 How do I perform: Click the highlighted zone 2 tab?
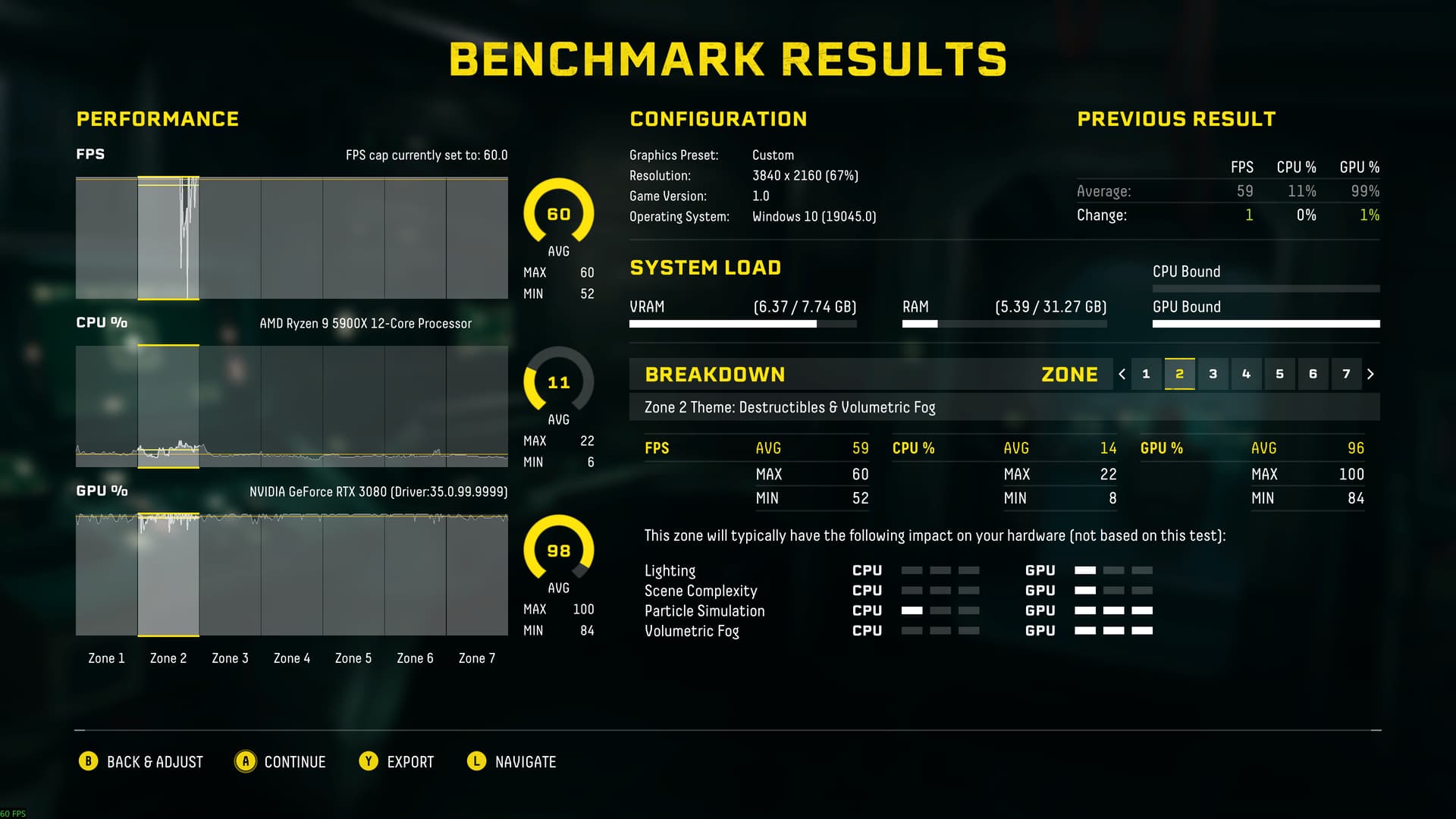[1179, 374]
